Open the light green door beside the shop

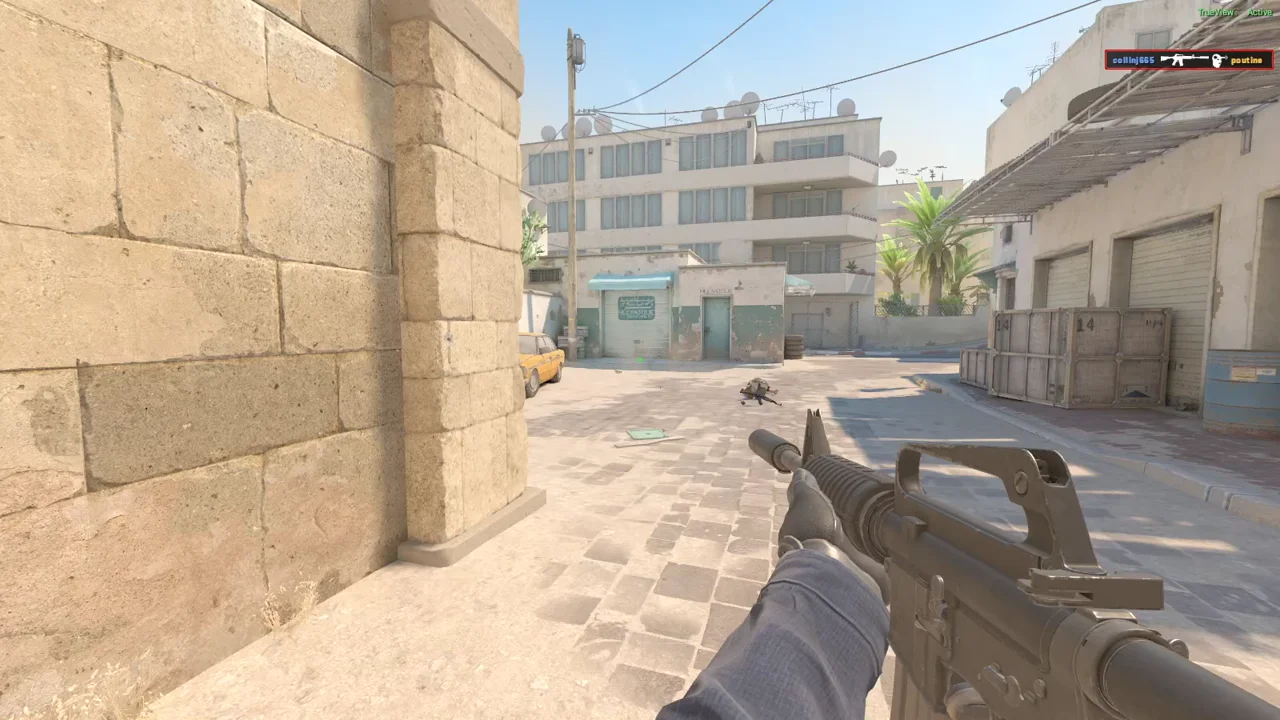click(x=716, y=325)
